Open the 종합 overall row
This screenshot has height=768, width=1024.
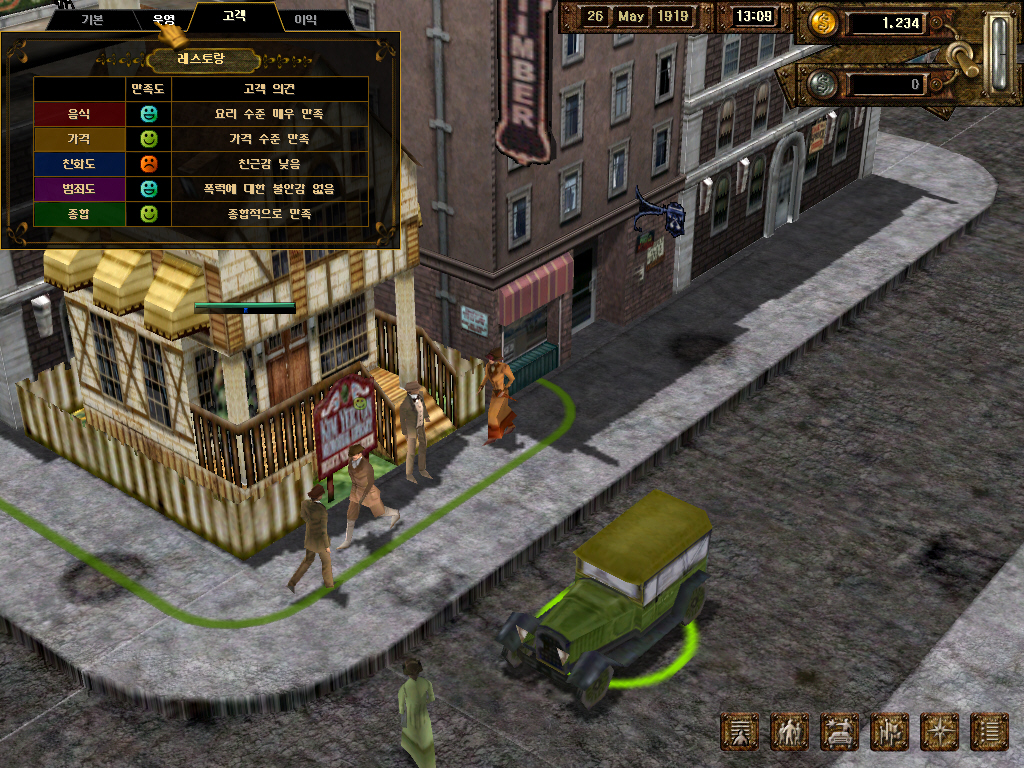click(x=78, y=214)
